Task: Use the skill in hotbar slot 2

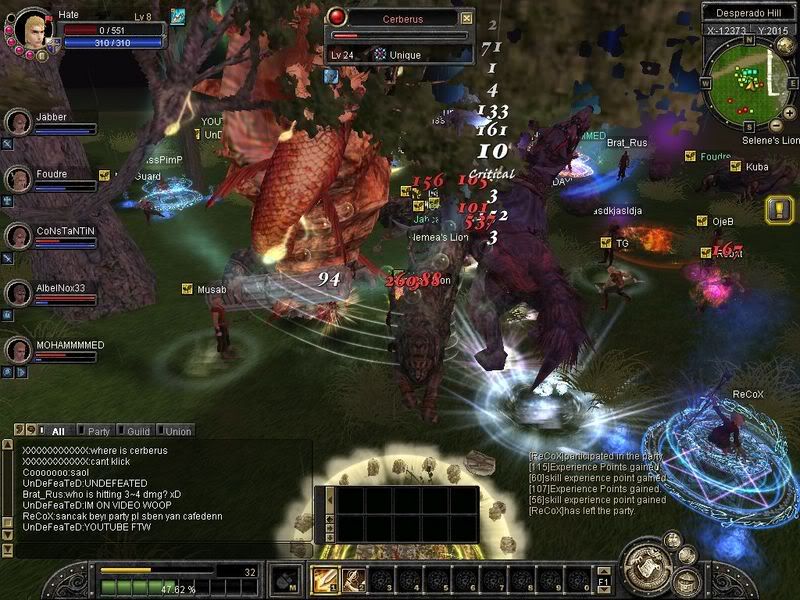Action: [x=353, y=579]
